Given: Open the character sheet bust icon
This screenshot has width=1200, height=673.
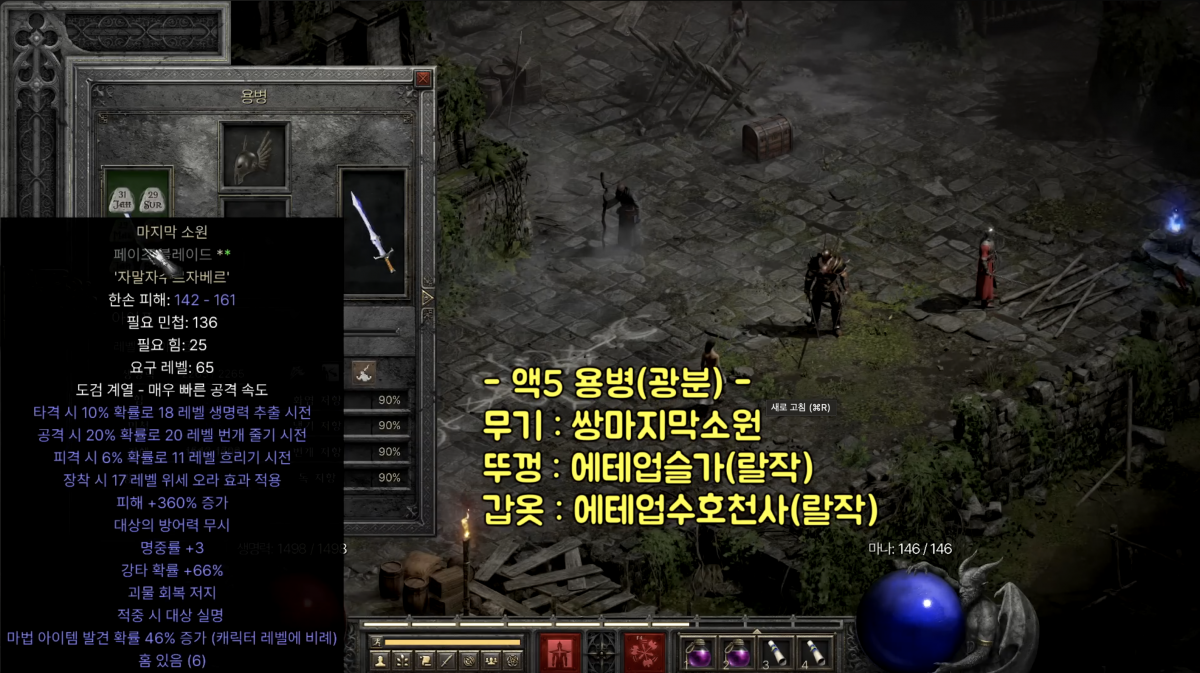Looking at the screenshot, I should click(380, 661).
